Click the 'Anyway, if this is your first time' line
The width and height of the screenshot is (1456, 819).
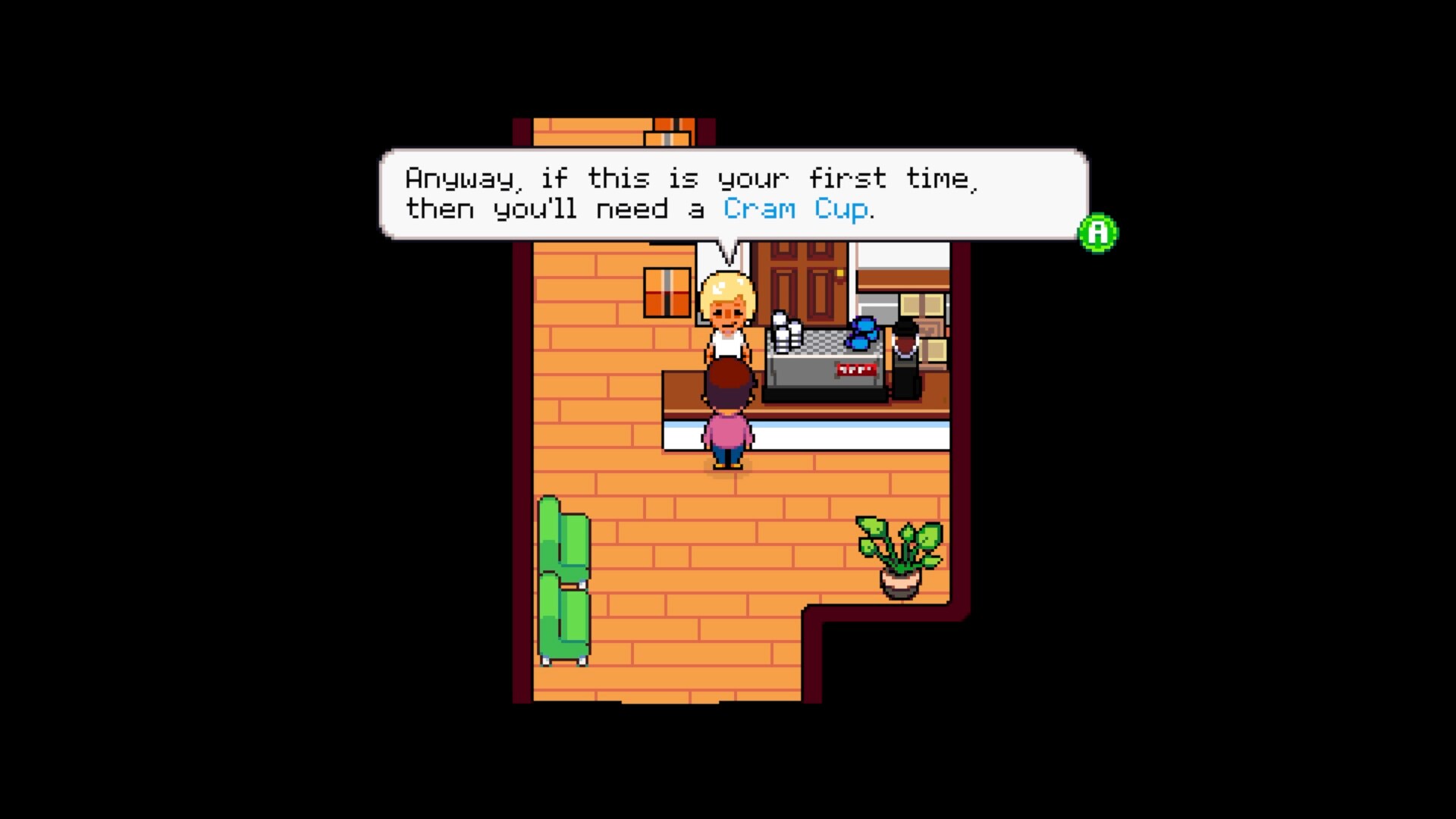(692, 177)
